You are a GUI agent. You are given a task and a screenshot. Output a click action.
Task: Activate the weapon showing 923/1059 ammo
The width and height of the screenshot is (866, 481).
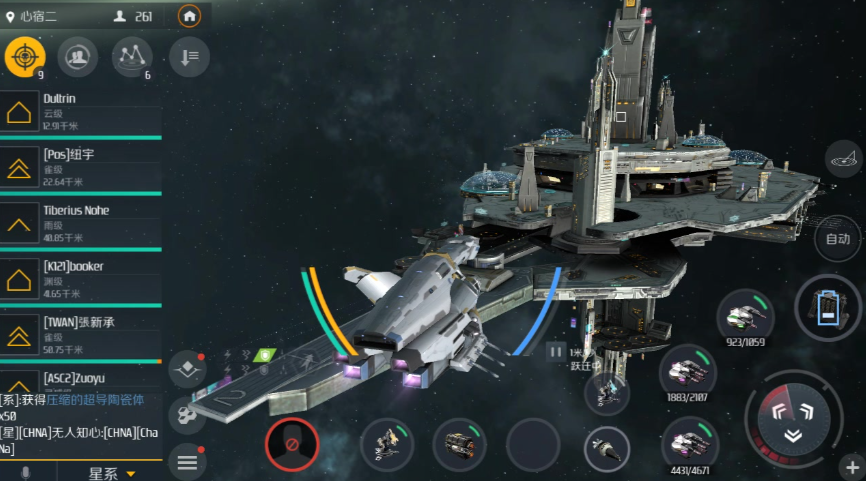746,317
